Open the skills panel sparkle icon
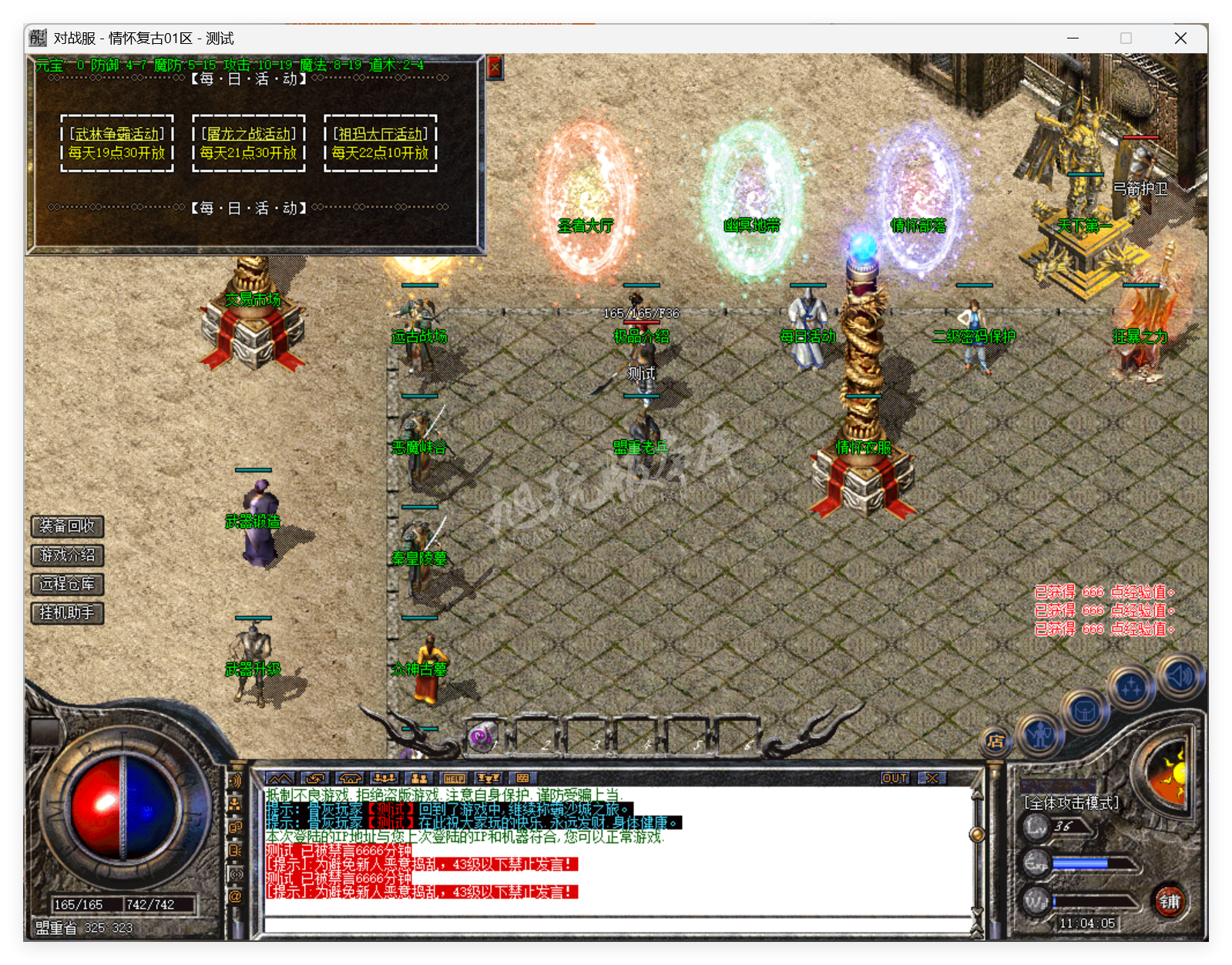The width and height of the screenshot is (1232, 965). 1130,688
